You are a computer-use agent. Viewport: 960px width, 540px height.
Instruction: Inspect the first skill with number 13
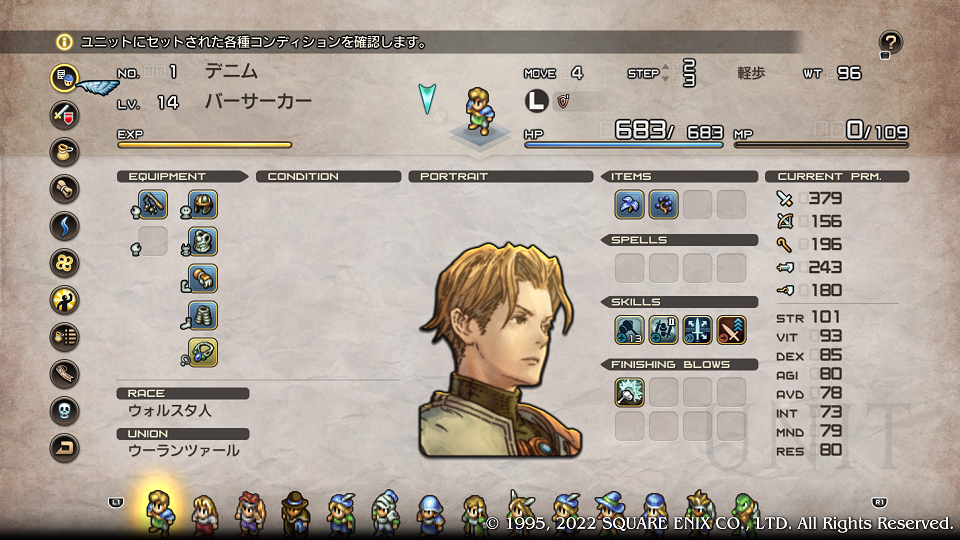[630, 330]
